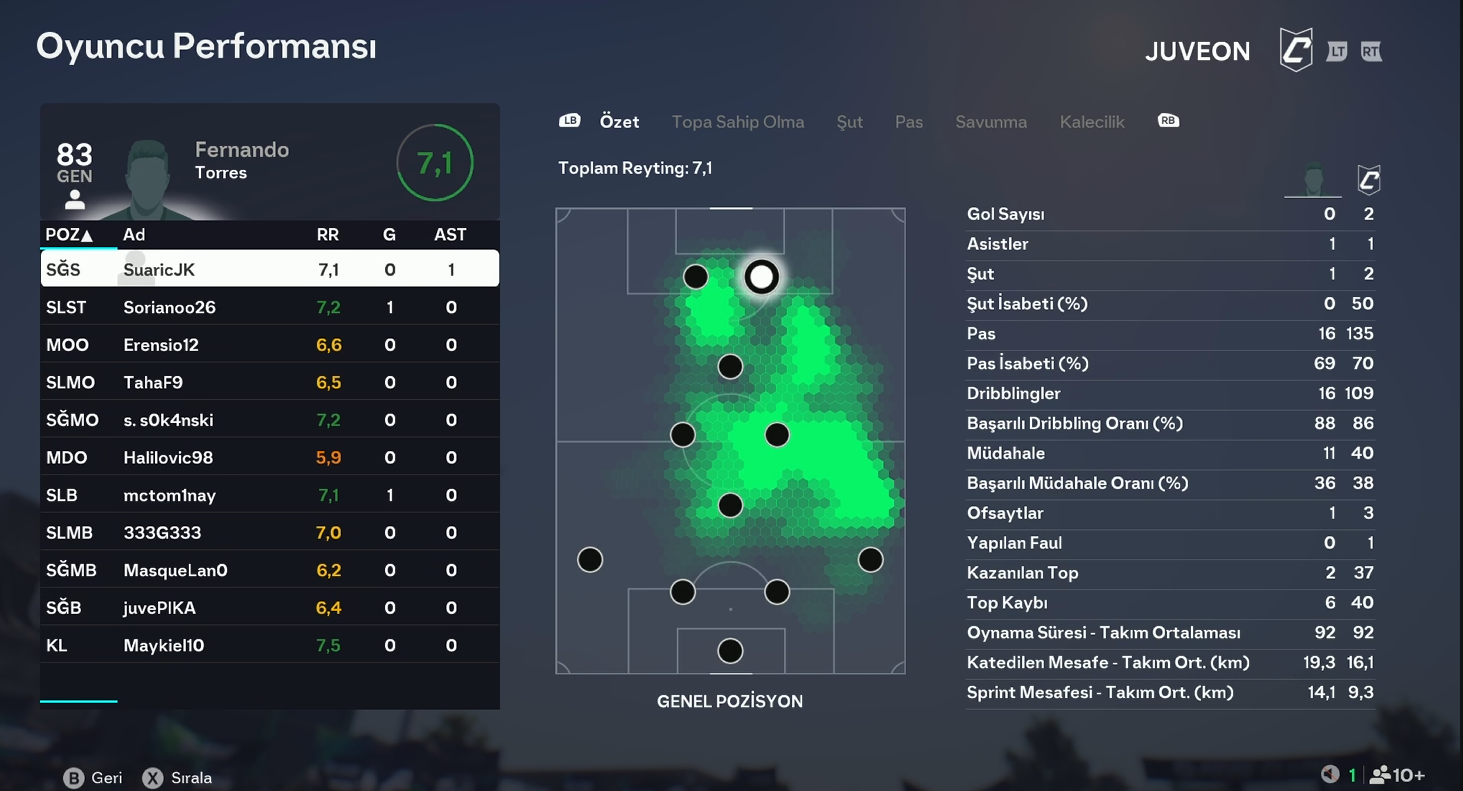Select Halilovic98 from the list

point(269,457)
